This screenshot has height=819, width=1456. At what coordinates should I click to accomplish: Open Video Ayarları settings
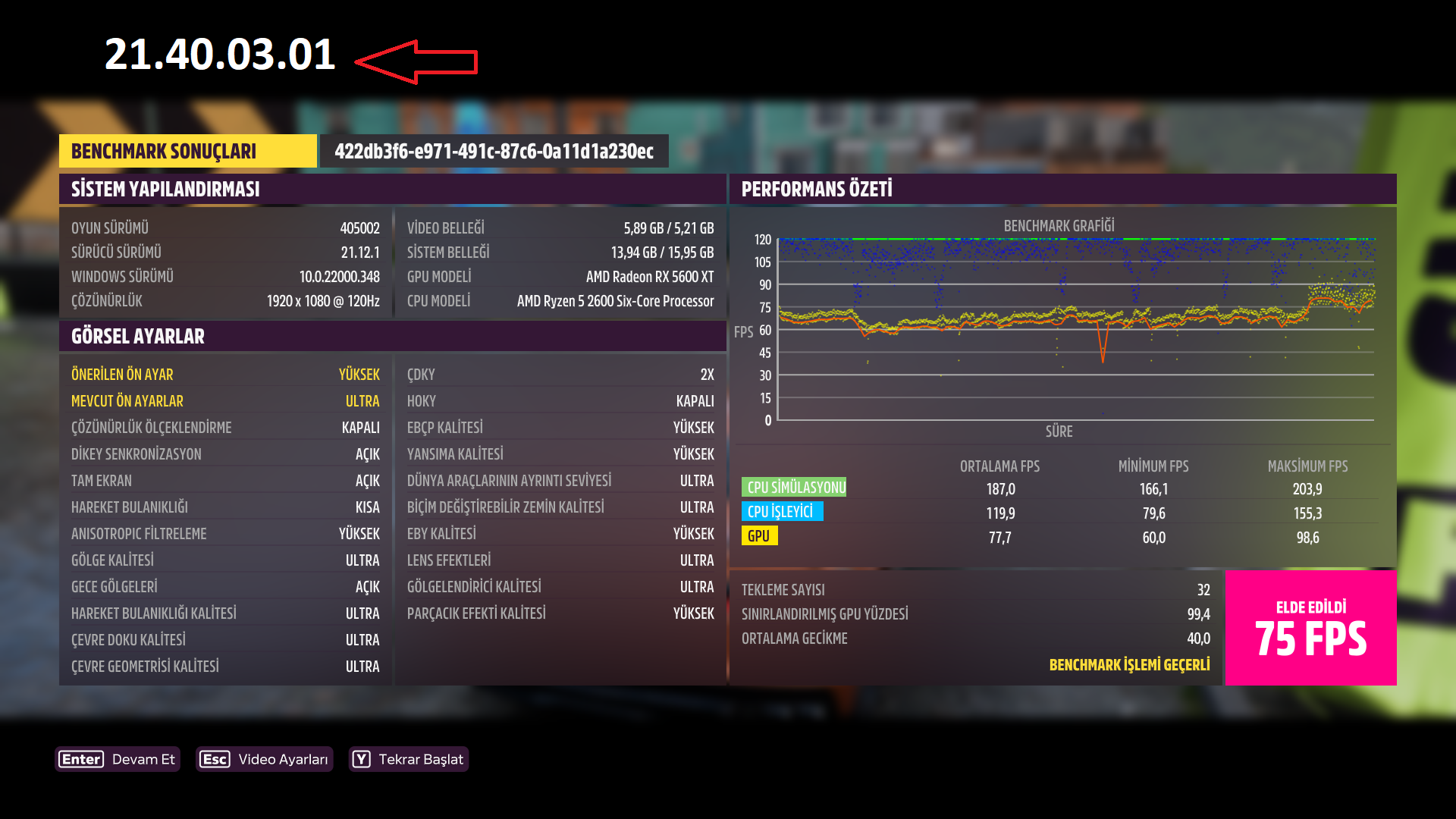tap(264, 759)
